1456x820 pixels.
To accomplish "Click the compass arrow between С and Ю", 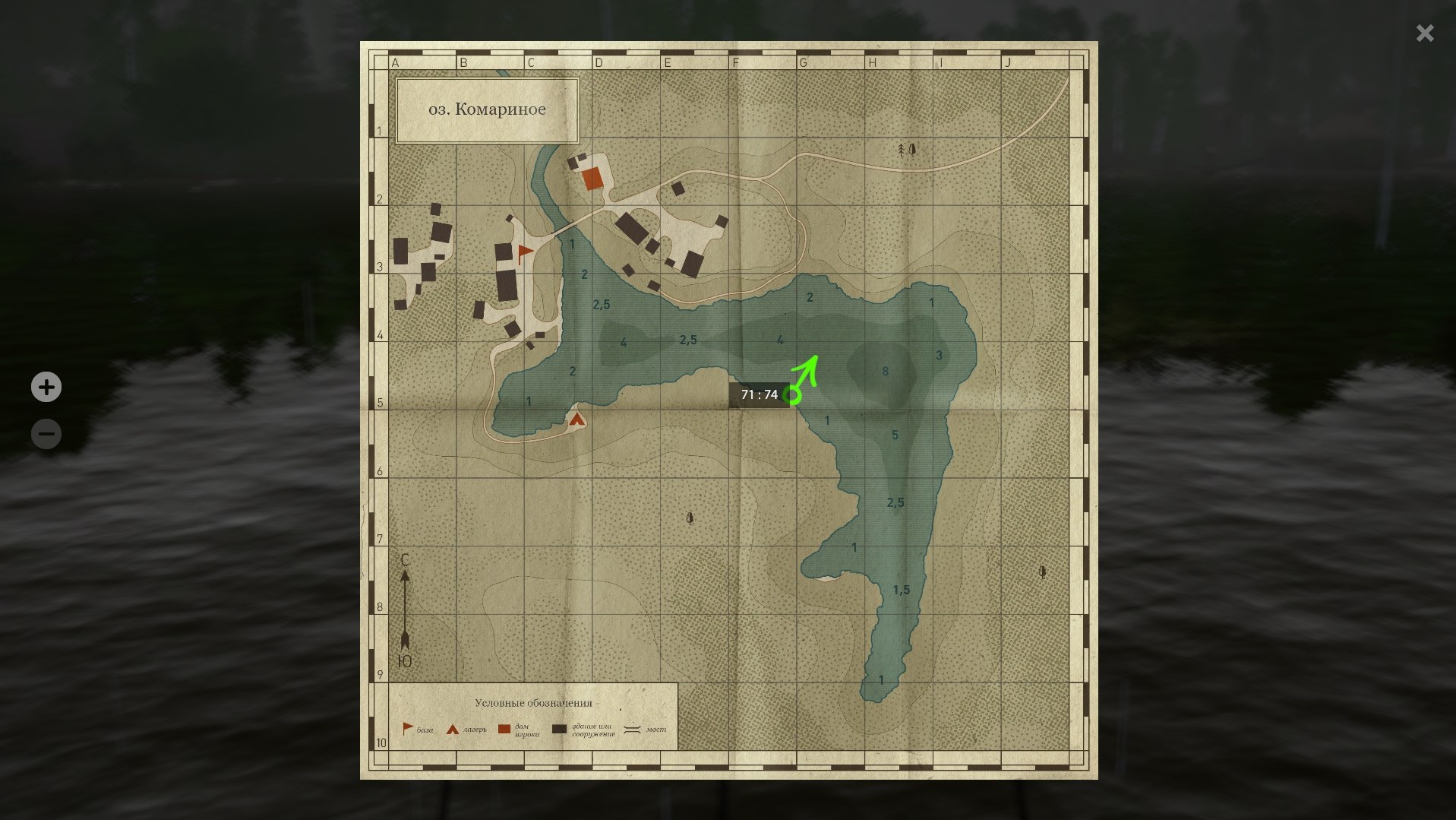I will pos(406,608).
